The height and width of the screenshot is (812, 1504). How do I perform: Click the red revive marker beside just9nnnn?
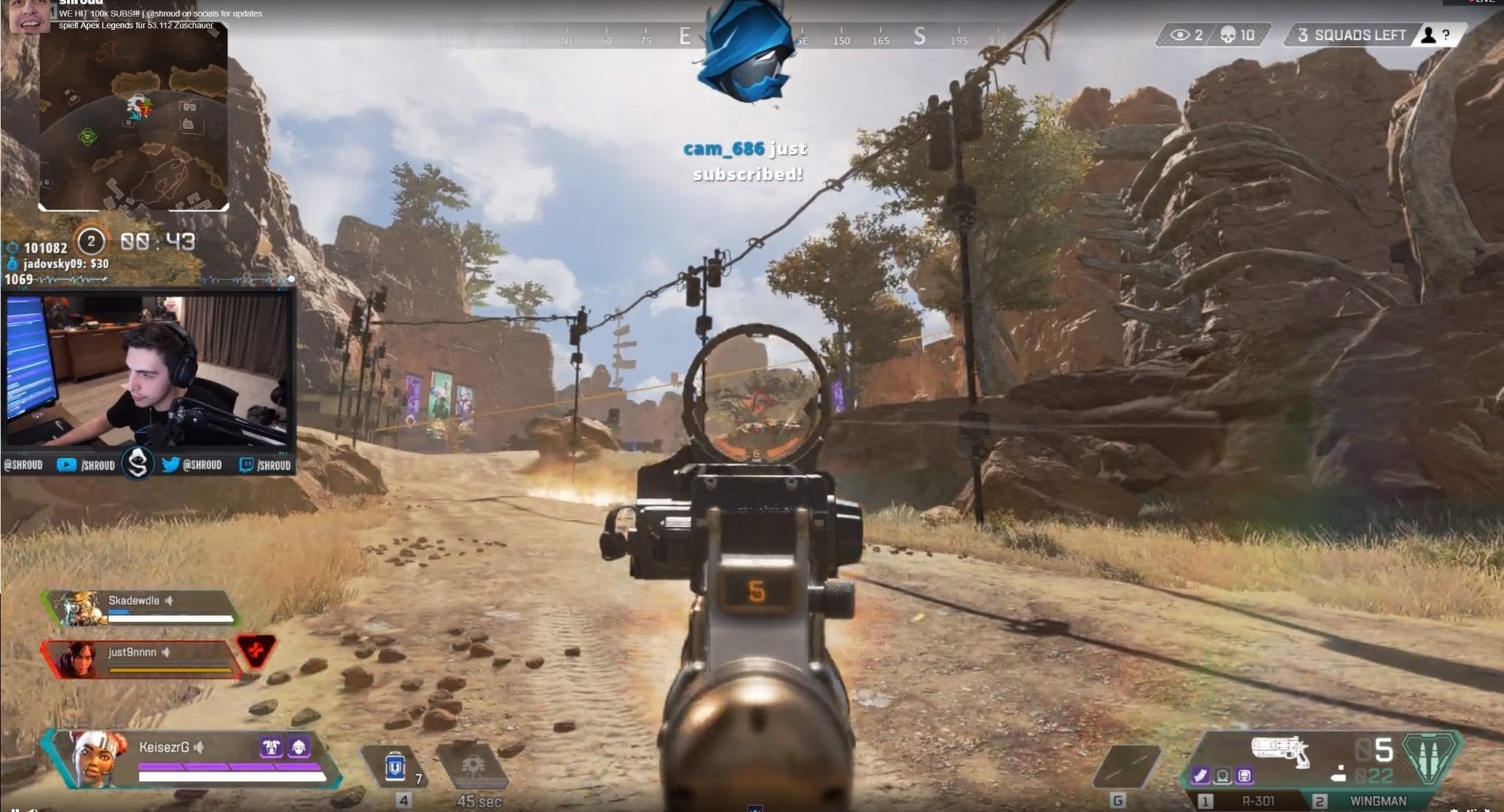pyautogui.click(x=256, y=650)
